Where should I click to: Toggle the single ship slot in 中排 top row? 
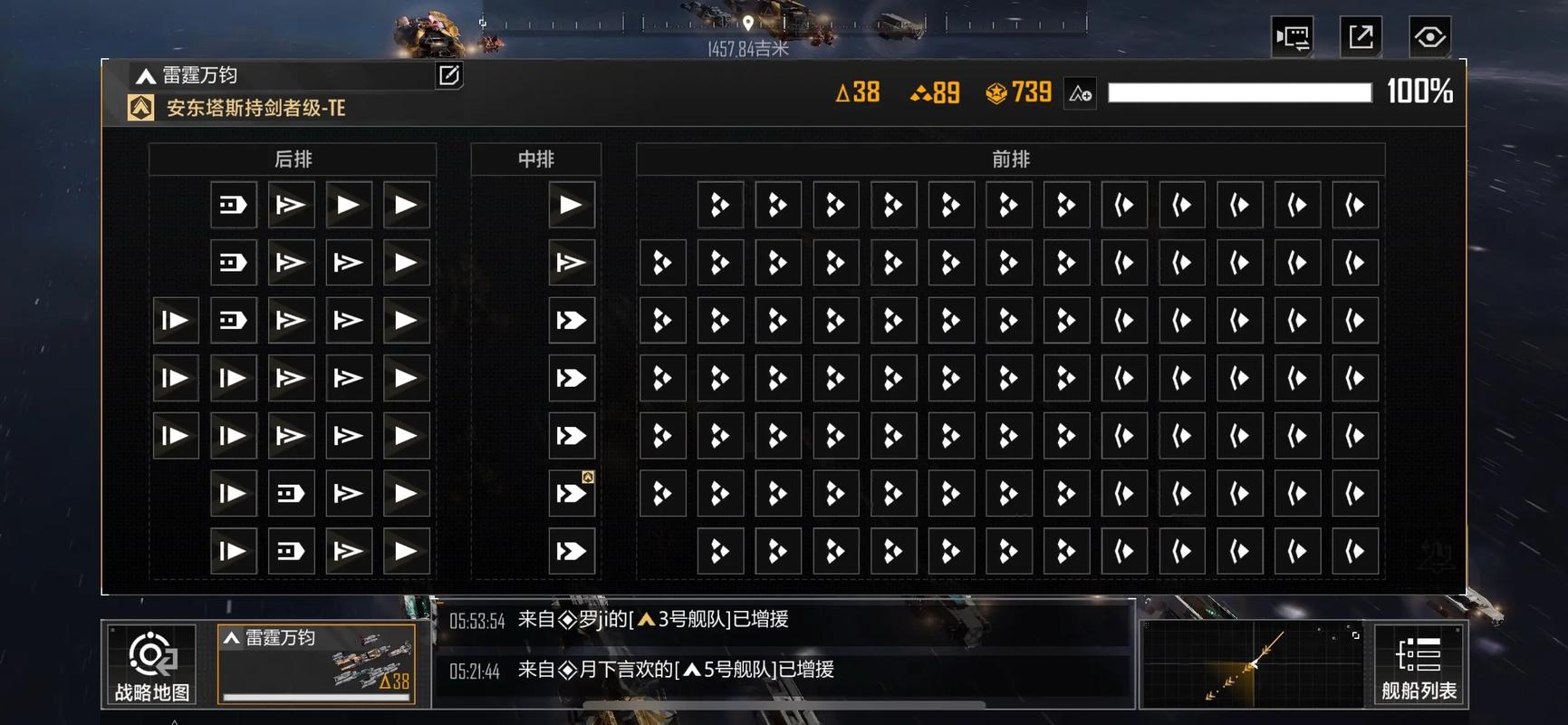[571, 205]
